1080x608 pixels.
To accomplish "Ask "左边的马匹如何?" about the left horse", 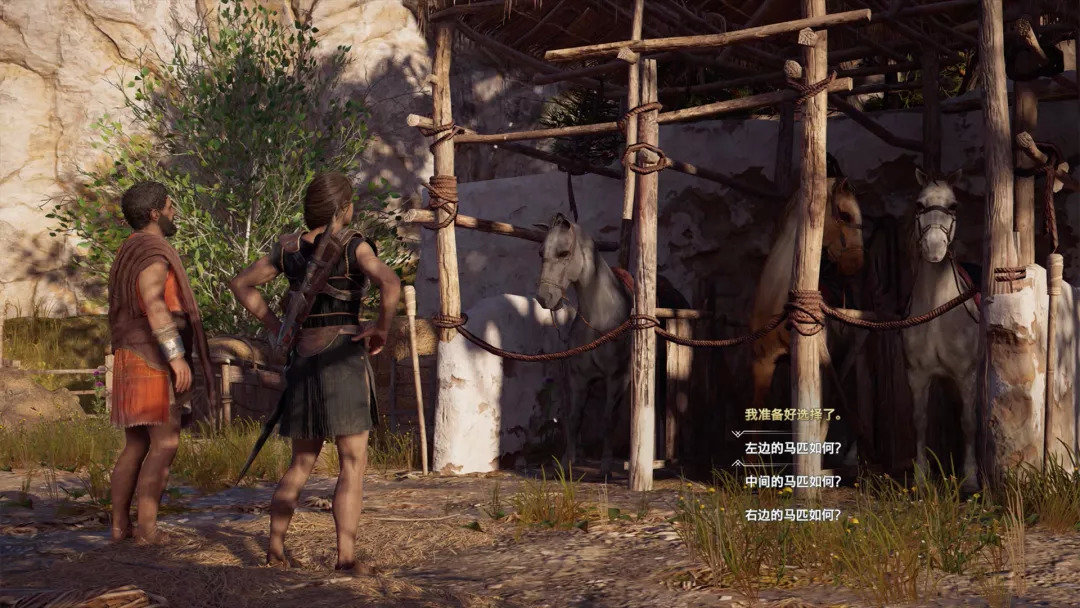I will [793, 448].
